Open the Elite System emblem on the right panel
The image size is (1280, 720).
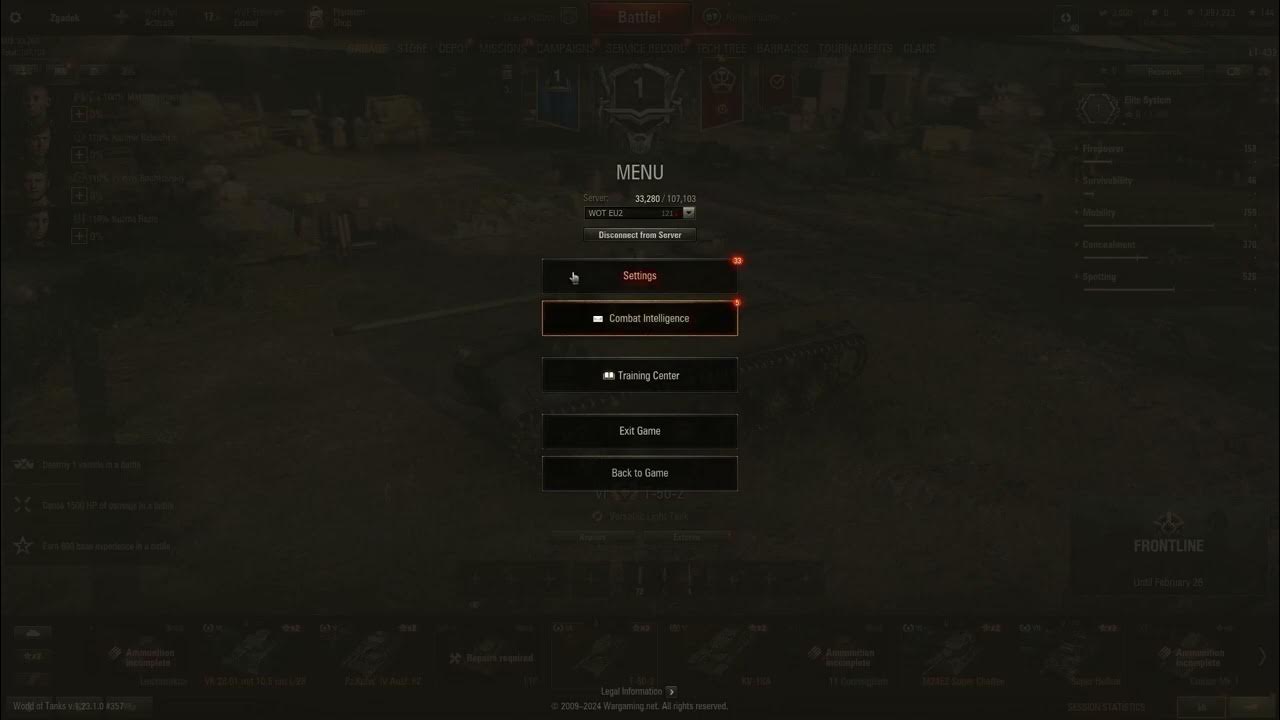(x=1097, y=107)
